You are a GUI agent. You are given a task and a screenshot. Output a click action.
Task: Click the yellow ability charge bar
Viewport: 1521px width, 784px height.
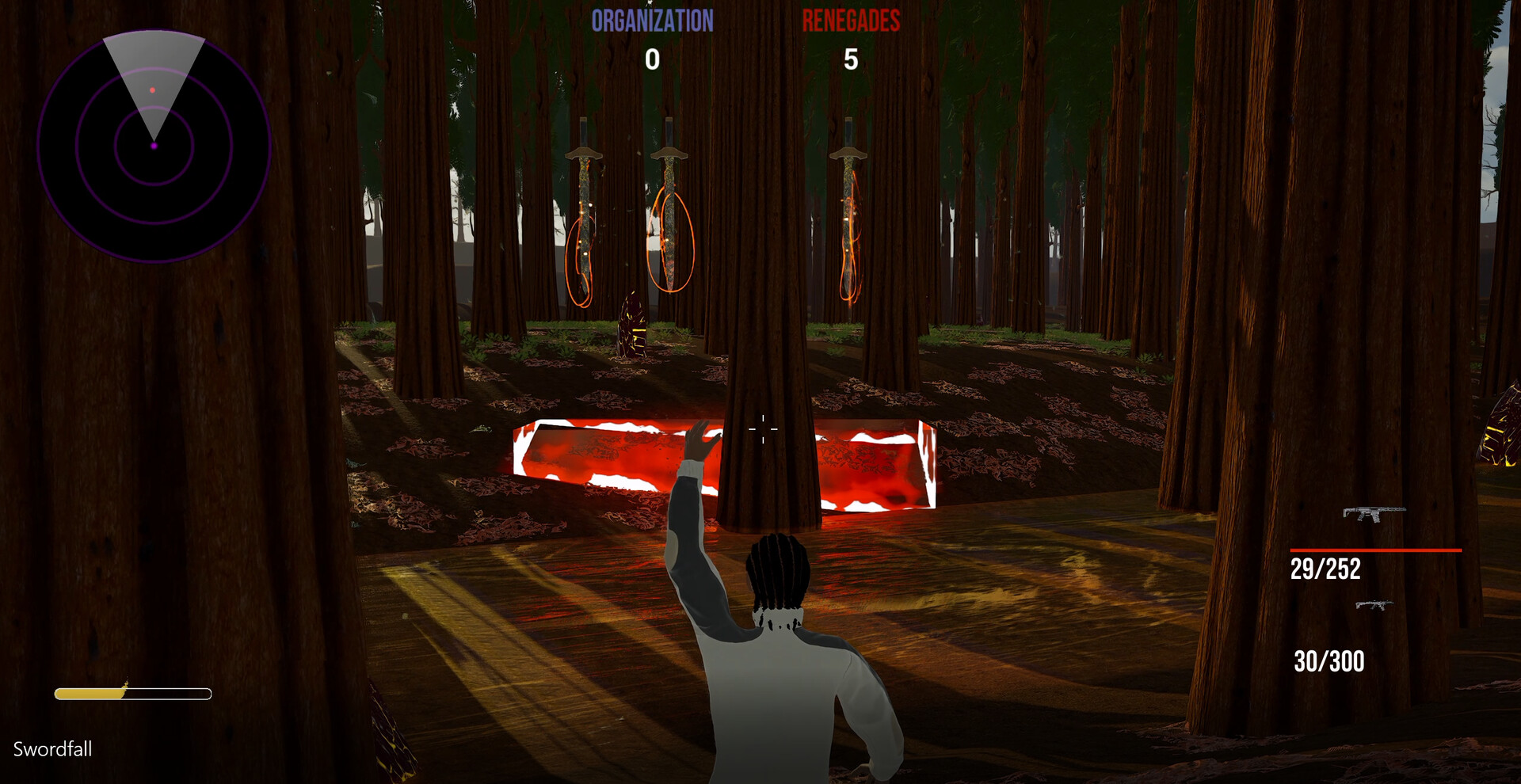tap(132, 693)
